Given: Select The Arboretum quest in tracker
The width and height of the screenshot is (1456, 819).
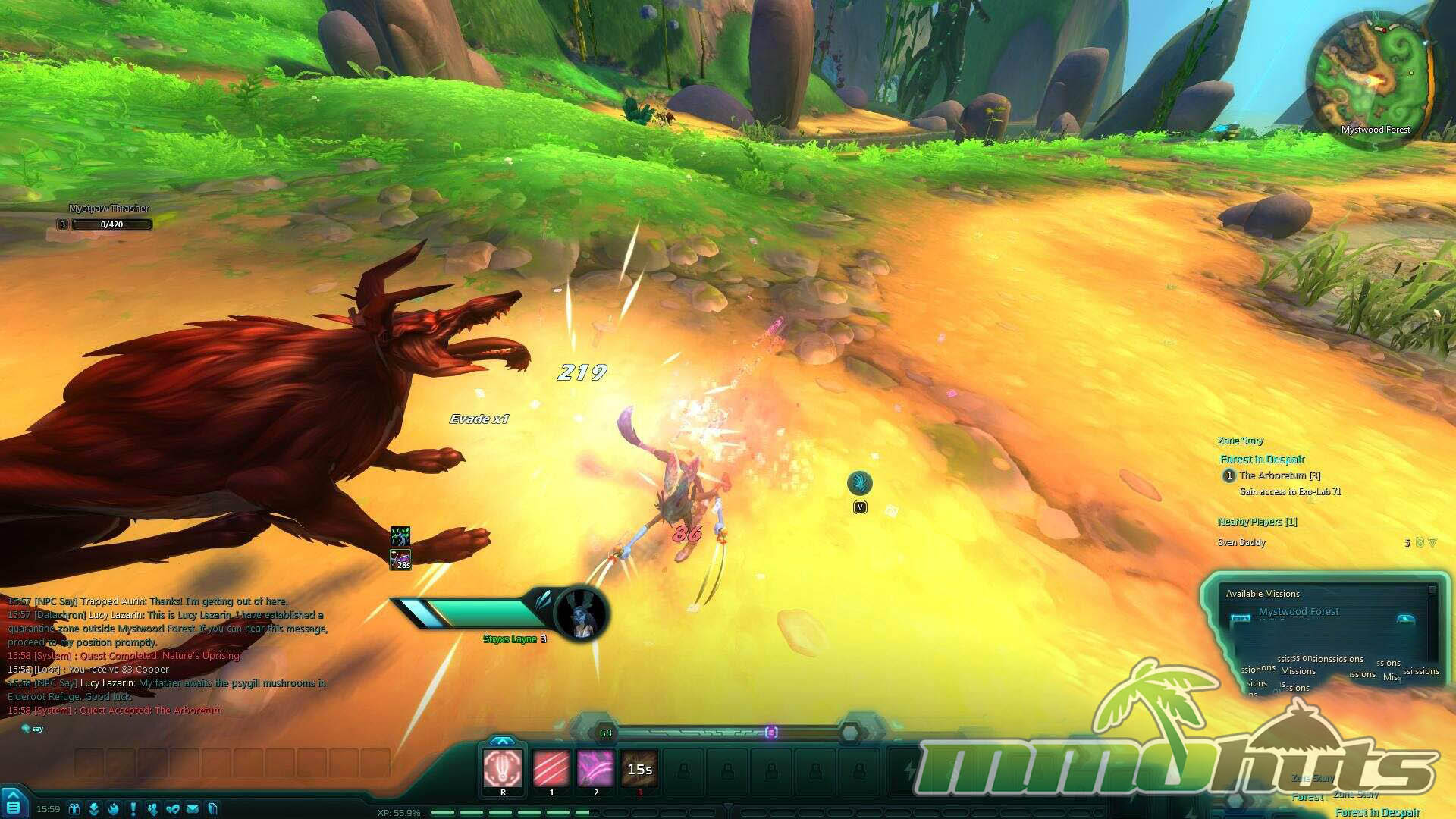Looking at the screenshot, I should (1279, 475).
